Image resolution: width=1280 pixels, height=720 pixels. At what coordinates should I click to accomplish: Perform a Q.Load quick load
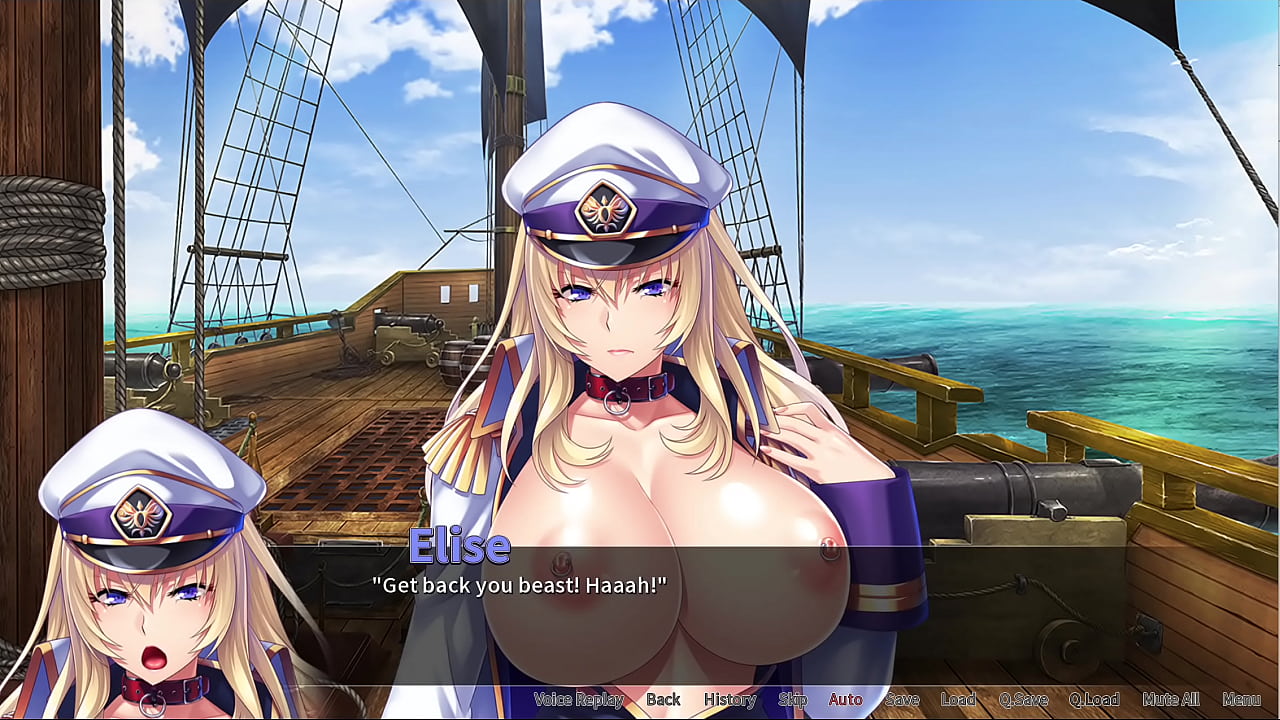coord(1096,700)
